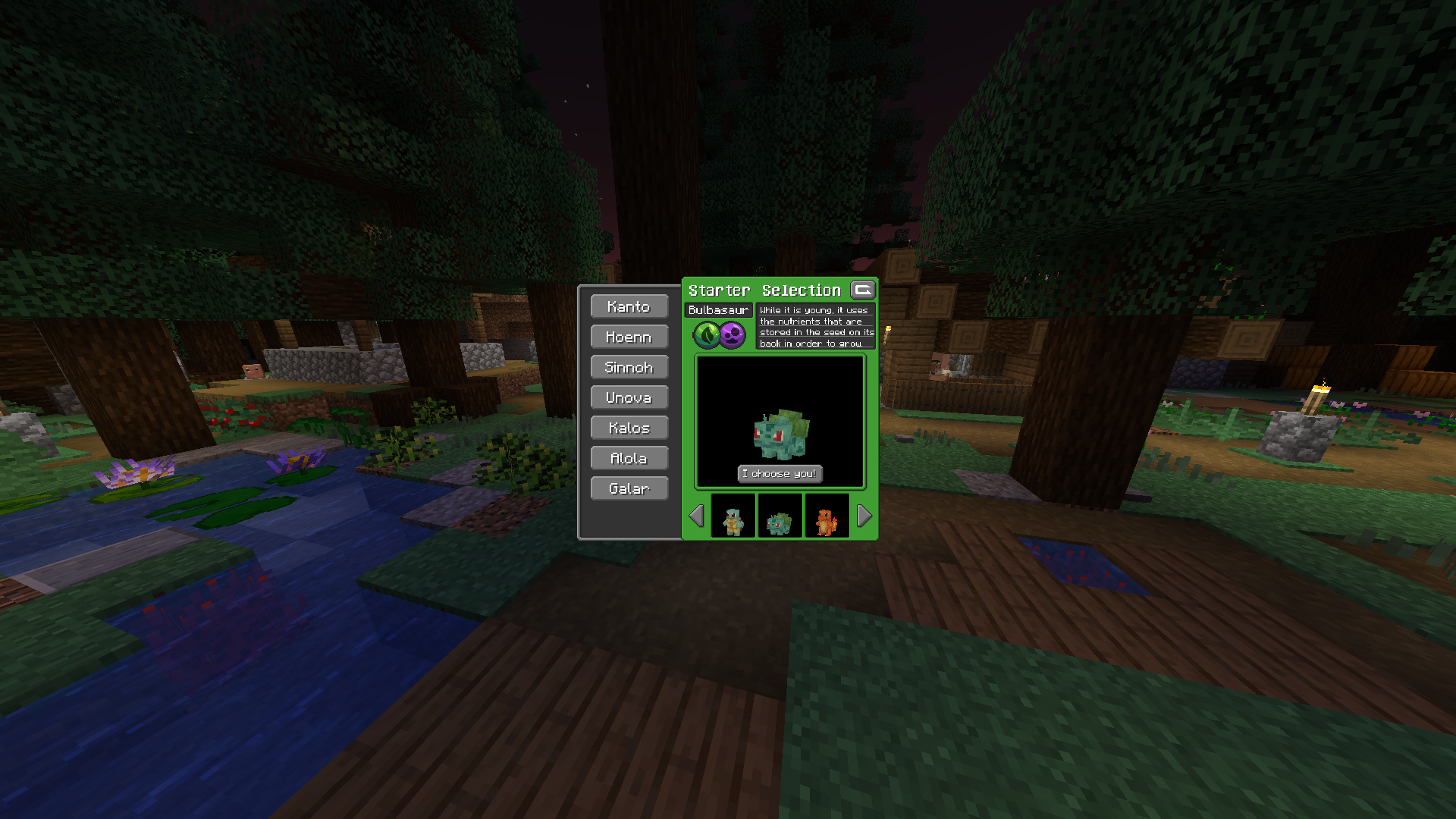The image size is (1456, 819).
Task: Click the right arrow to view more starters
Action: 863,516
